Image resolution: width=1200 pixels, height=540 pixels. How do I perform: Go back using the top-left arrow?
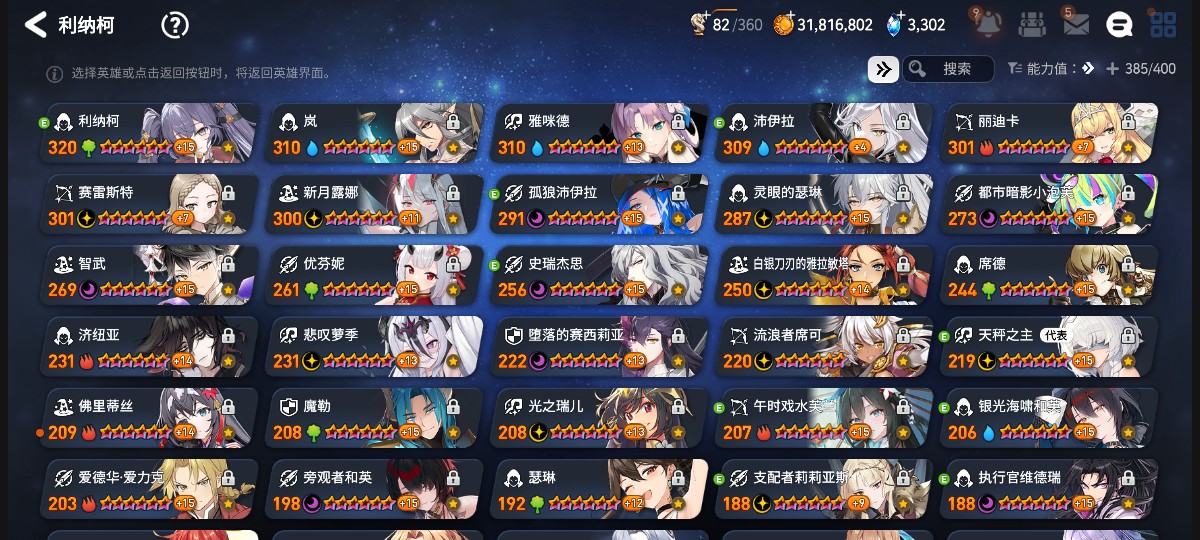click(36, 25)
